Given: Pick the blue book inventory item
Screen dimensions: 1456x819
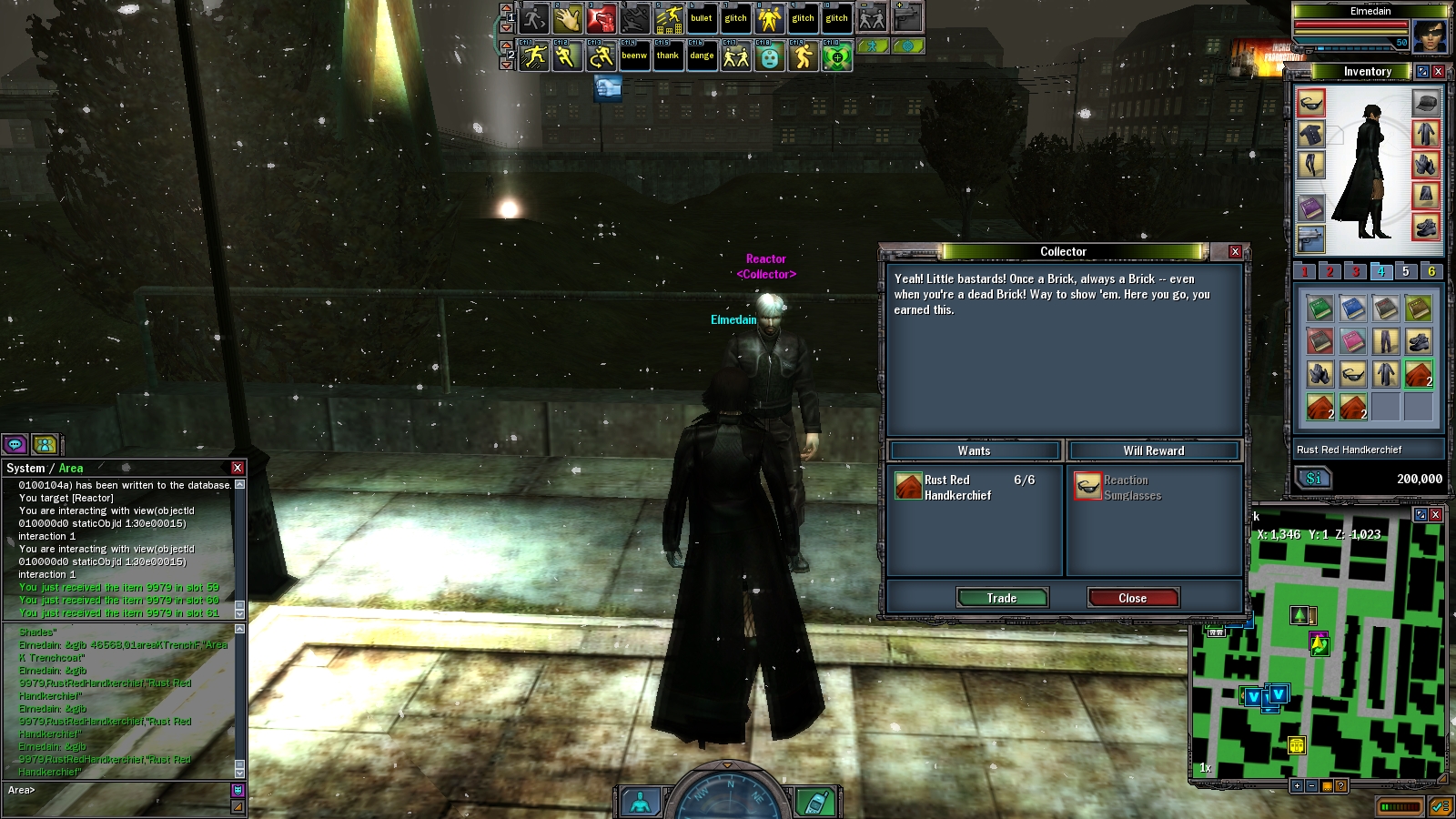Looking at the screenshot, I should pos(1352,308).
